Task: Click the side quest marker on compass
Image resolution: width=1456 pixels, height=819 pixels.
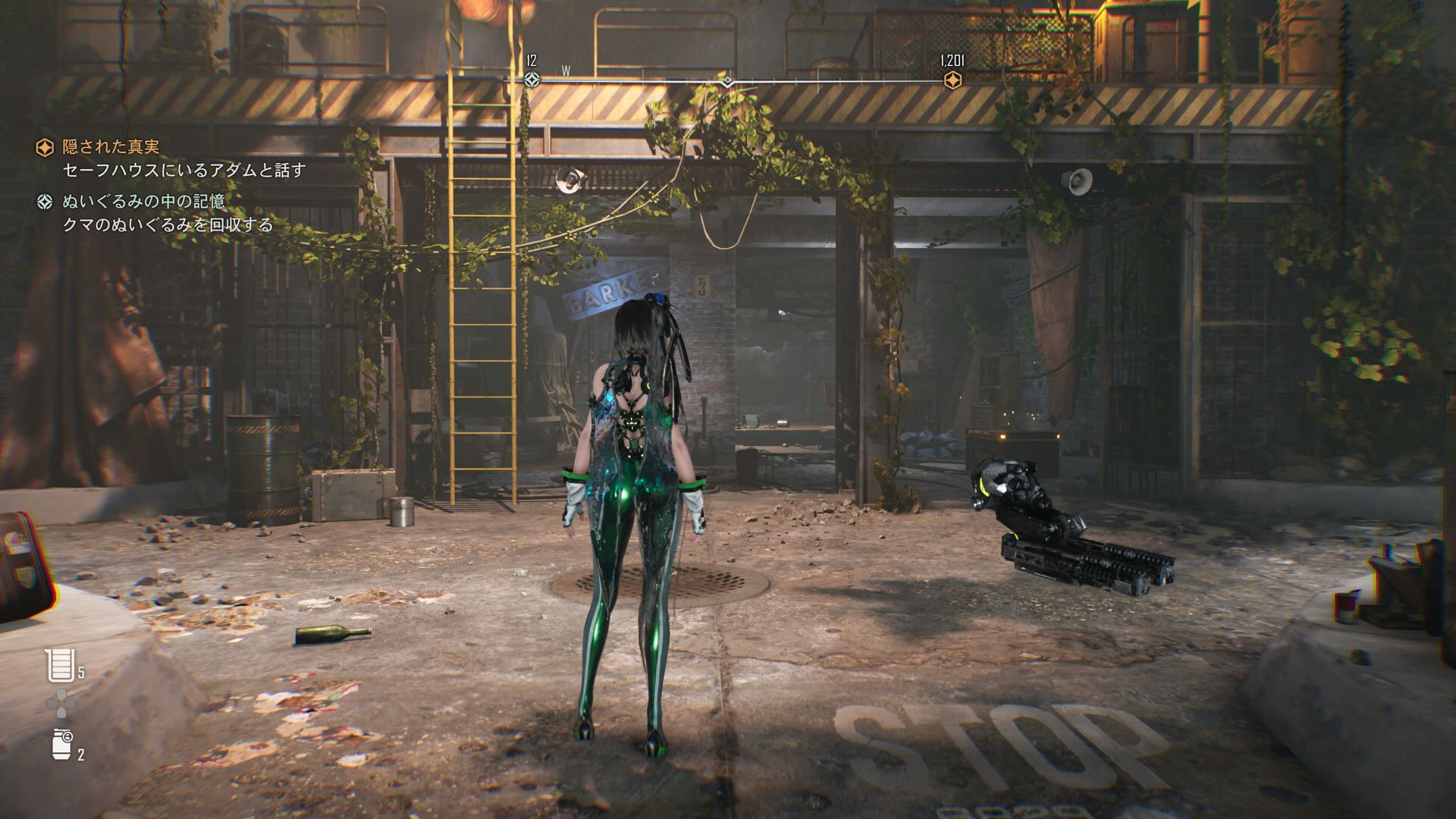Action: tap(532, 80)
